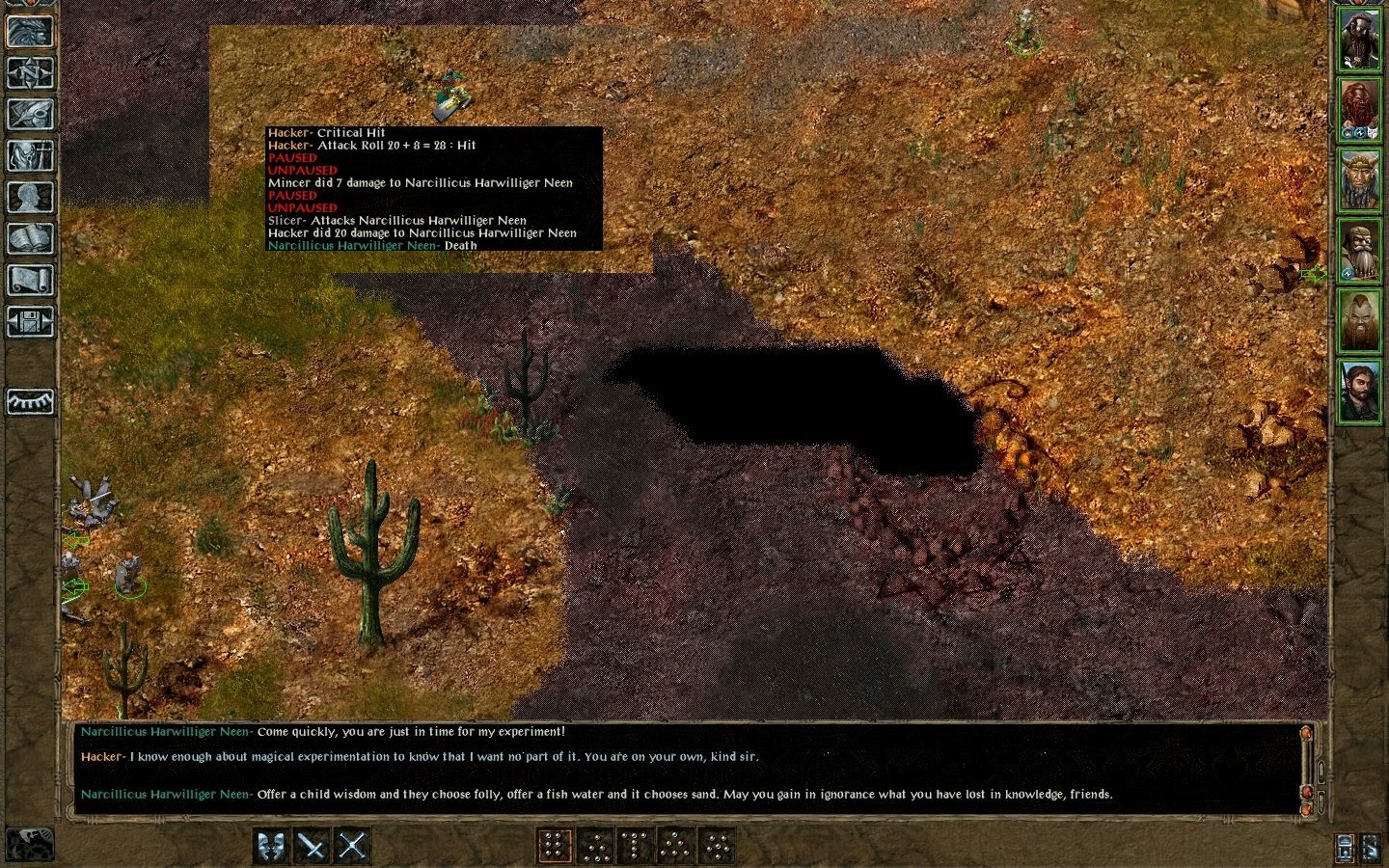The height and width of the screenshot is (868, 1389).
Task: Open the options floppy disk icon
Action: pos(30,321)
